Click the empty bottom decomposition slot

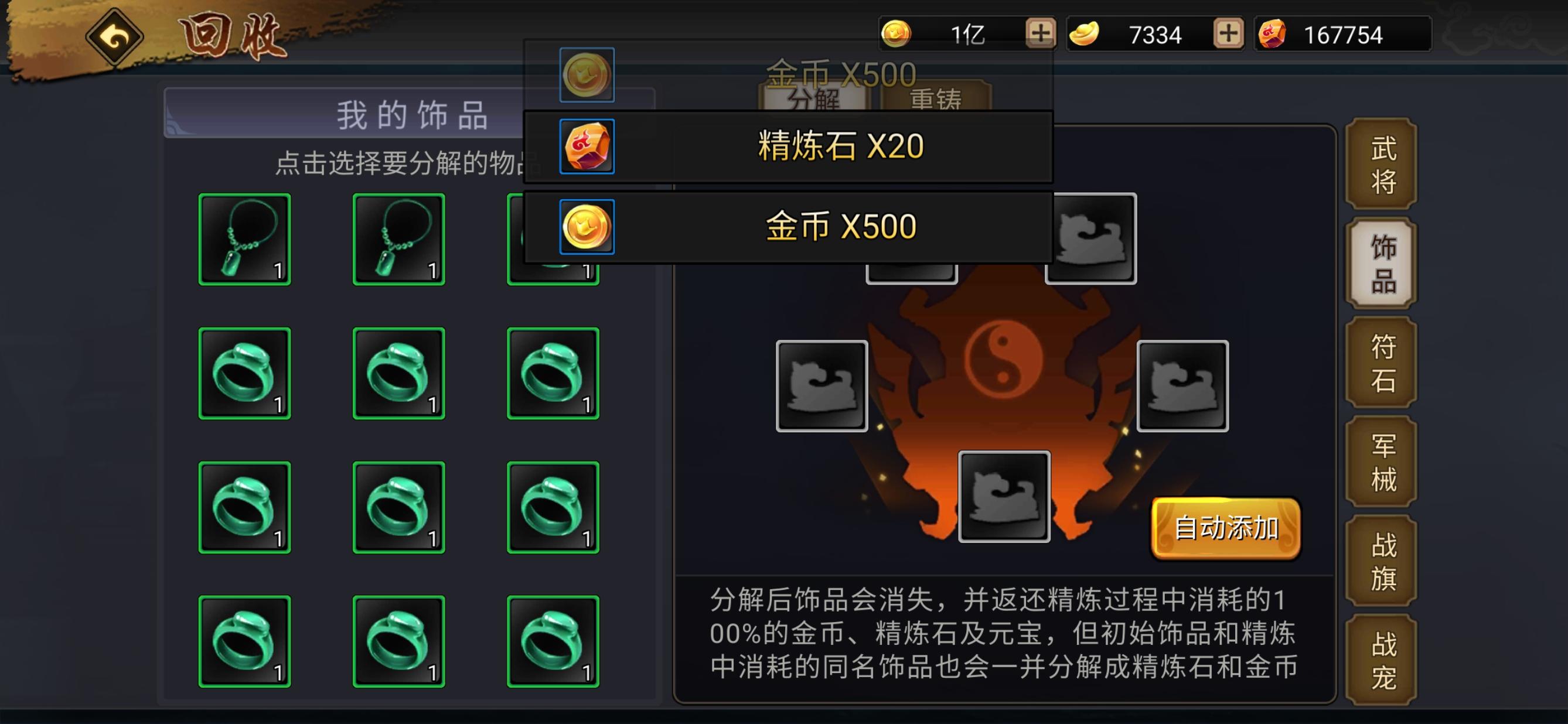tap(1004, 496)
